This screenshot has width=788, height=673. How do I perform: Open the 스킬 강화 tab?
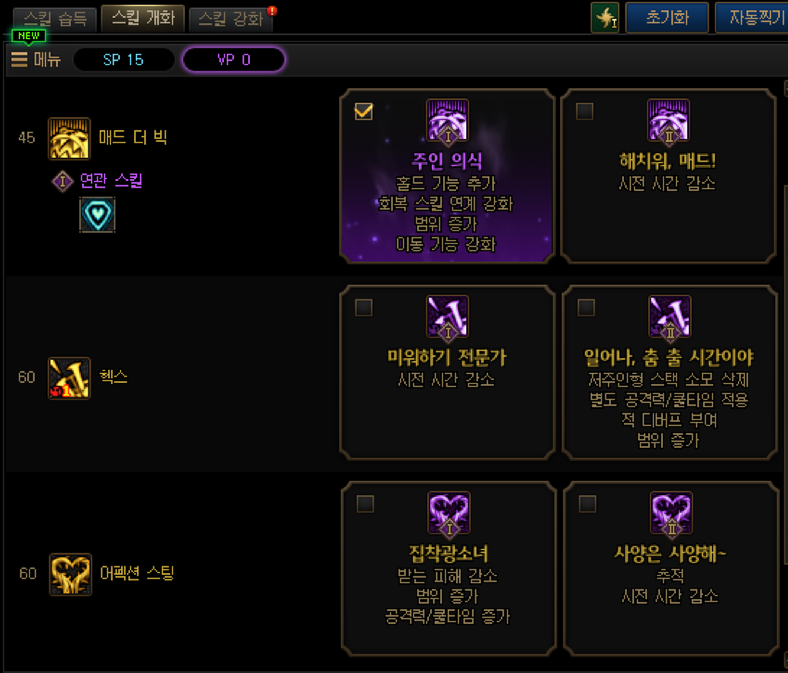click(230, 19)
